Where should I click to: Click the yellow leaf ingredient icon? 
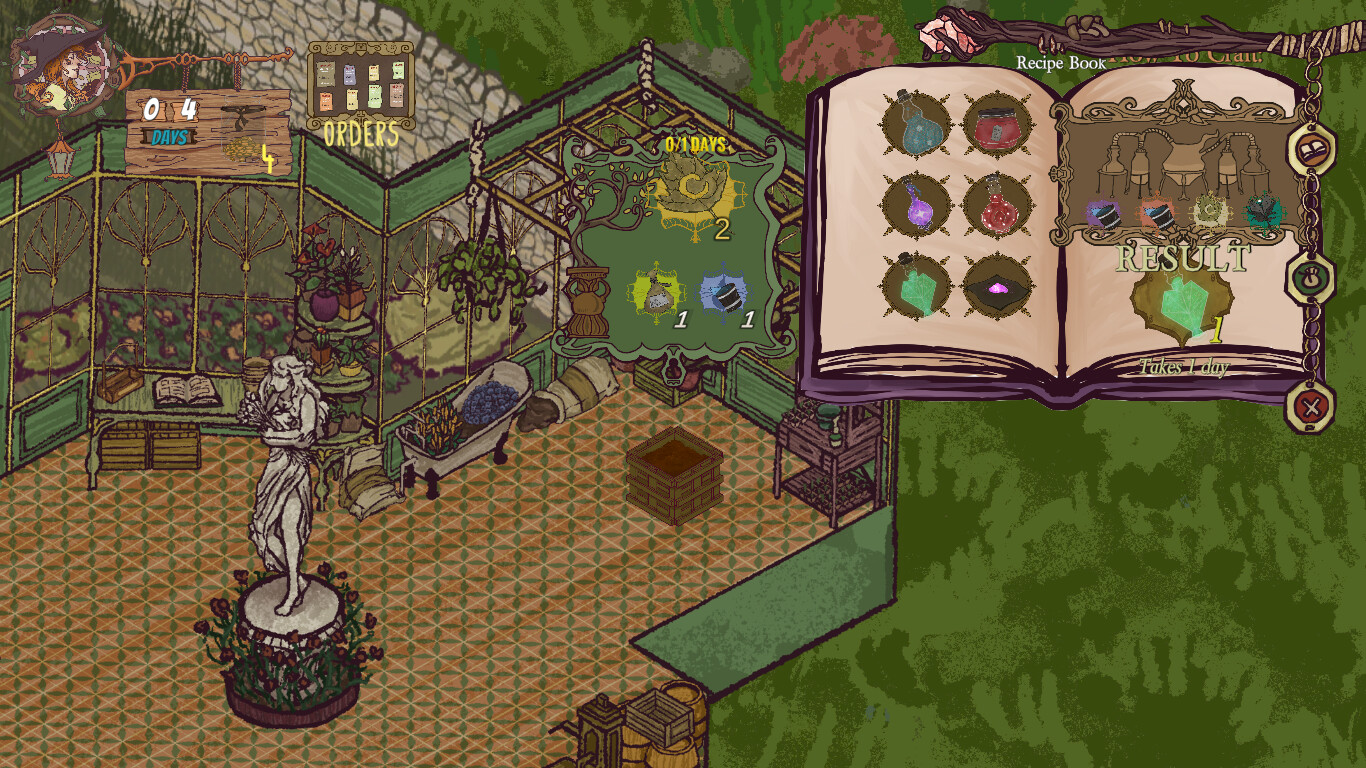[x=1210, y=212]
